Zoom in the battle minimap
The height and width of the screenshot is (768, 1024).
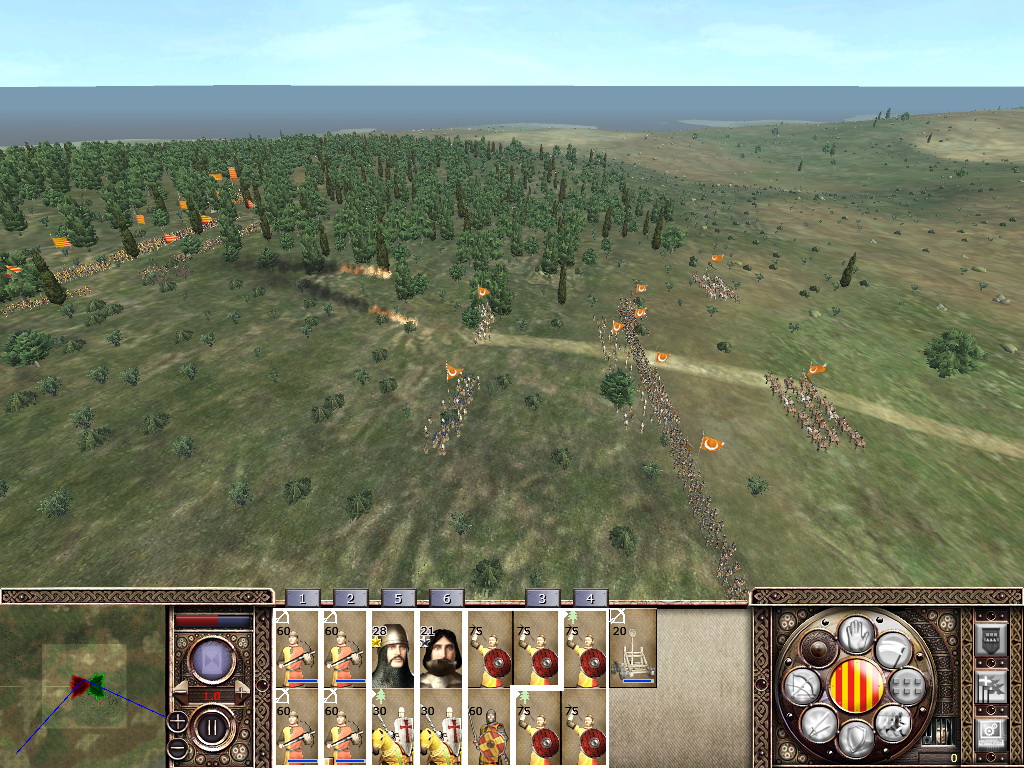pyautogui.click(x=177, y=720)
